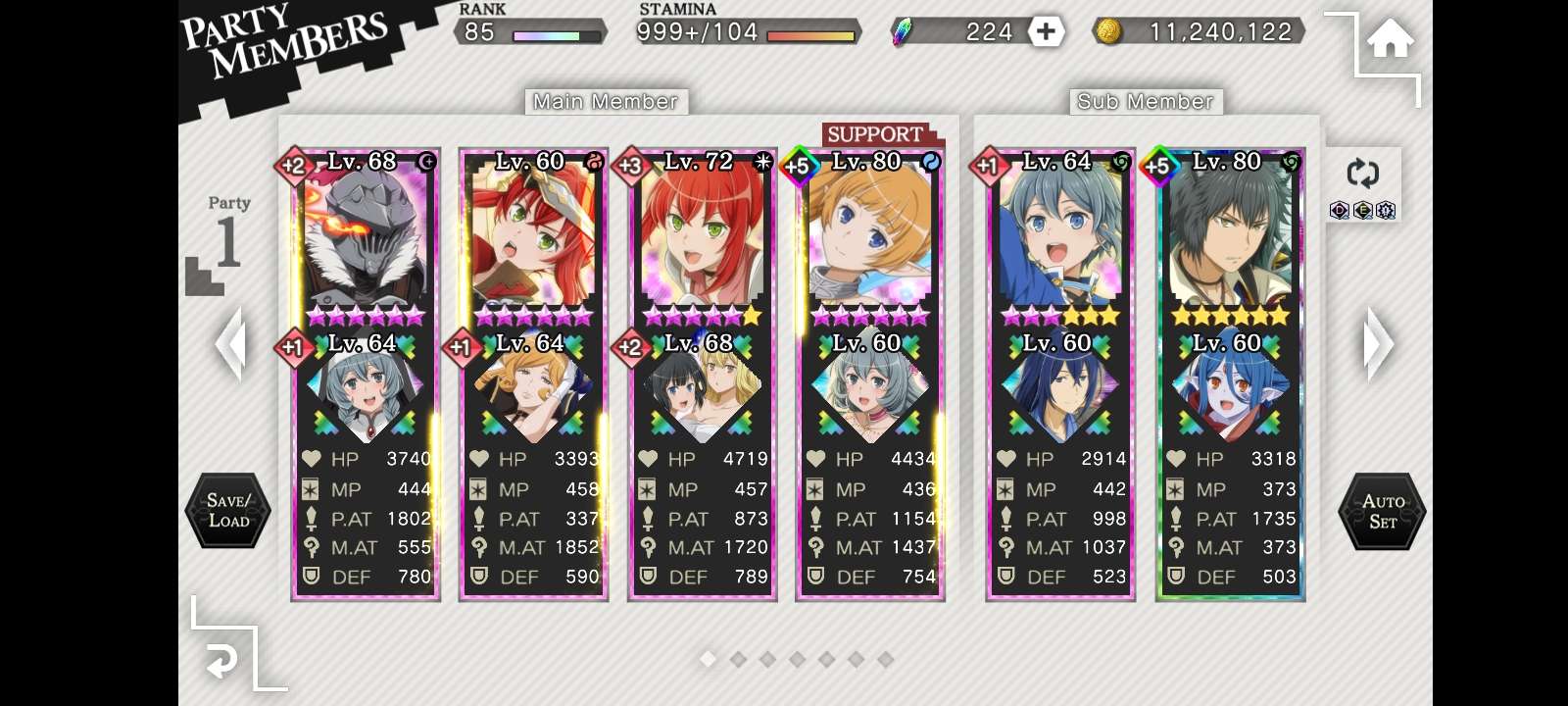Screen dimensions: 1568x706
Task: Toggle the party display swap icon
Action: click(x=1362, y=174)
